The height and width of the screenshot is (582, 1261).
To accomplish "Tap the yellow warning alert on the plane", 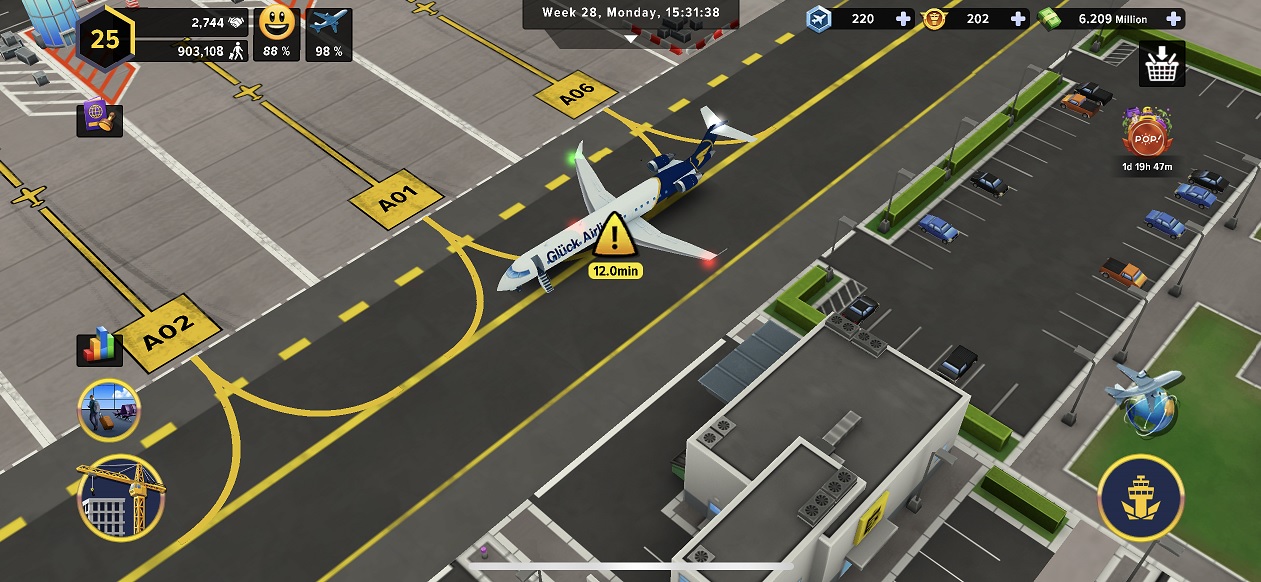I will click(620, 238).
